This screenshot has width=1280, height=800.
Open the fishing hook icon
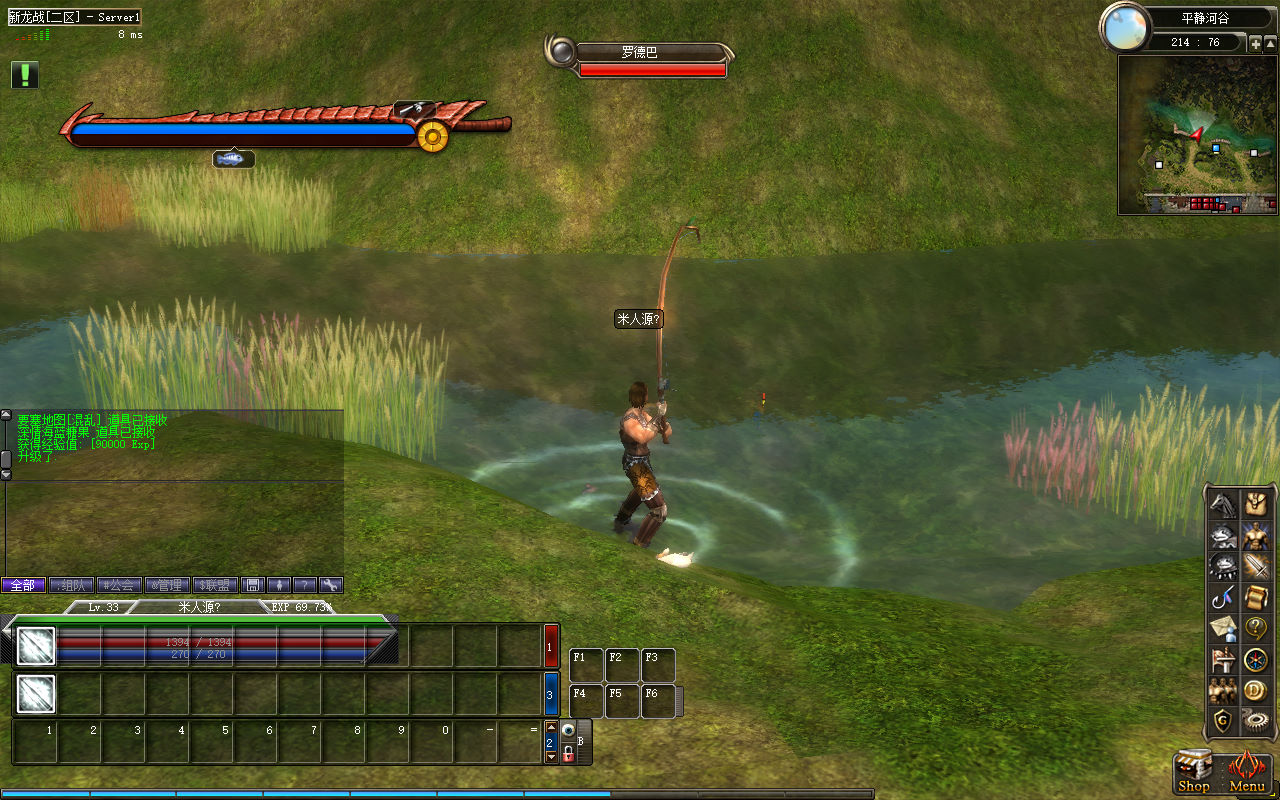point(1224,597)
